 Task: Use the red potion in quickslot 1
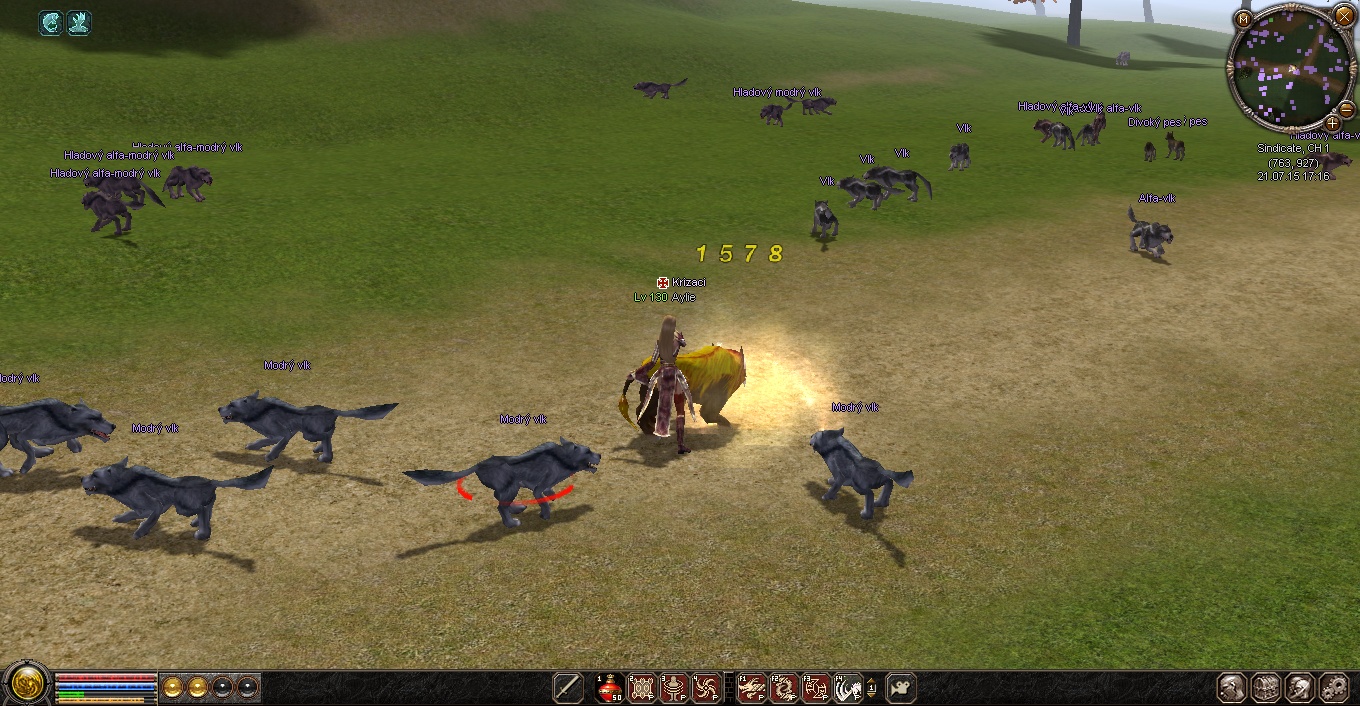(610, 688)
